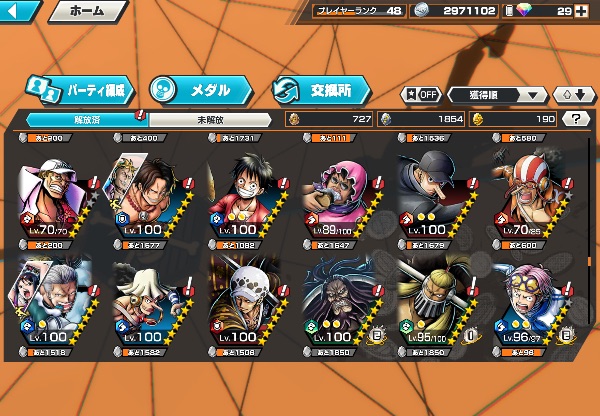Select the Ace character card
Screen dimensions: 600x416
point(148,191)
